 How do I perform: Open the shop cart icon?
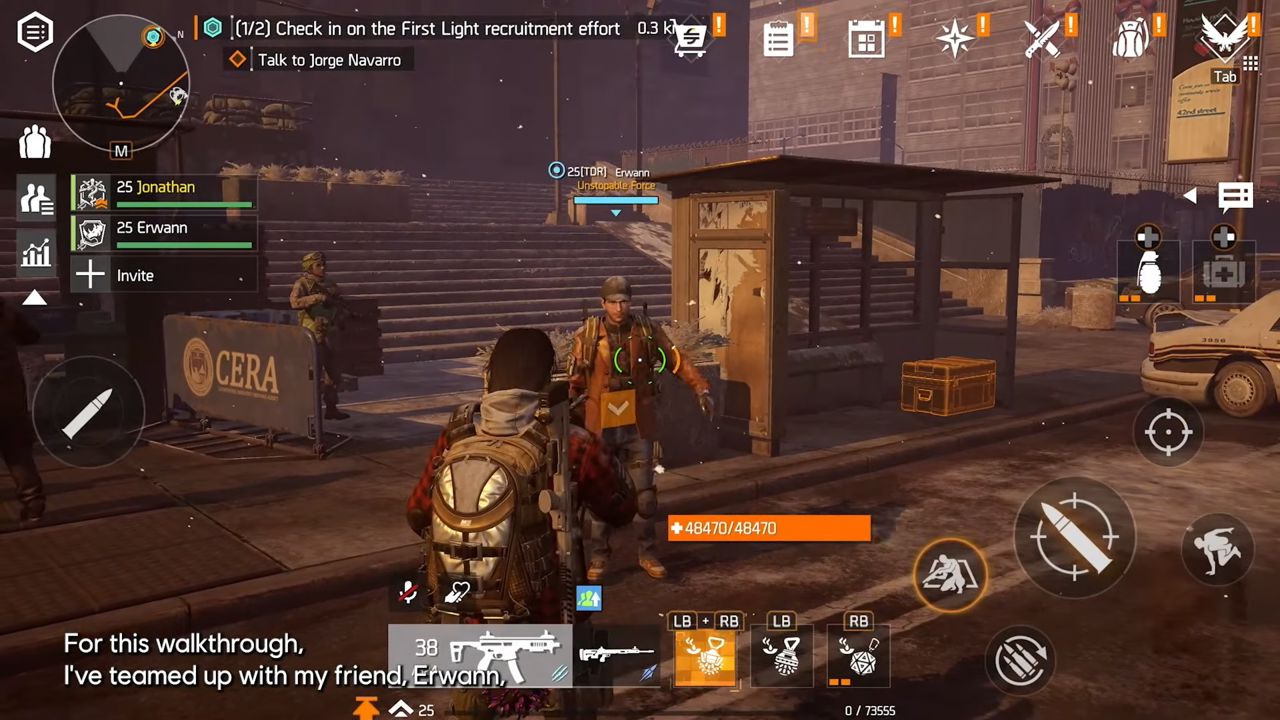point(690,38)
